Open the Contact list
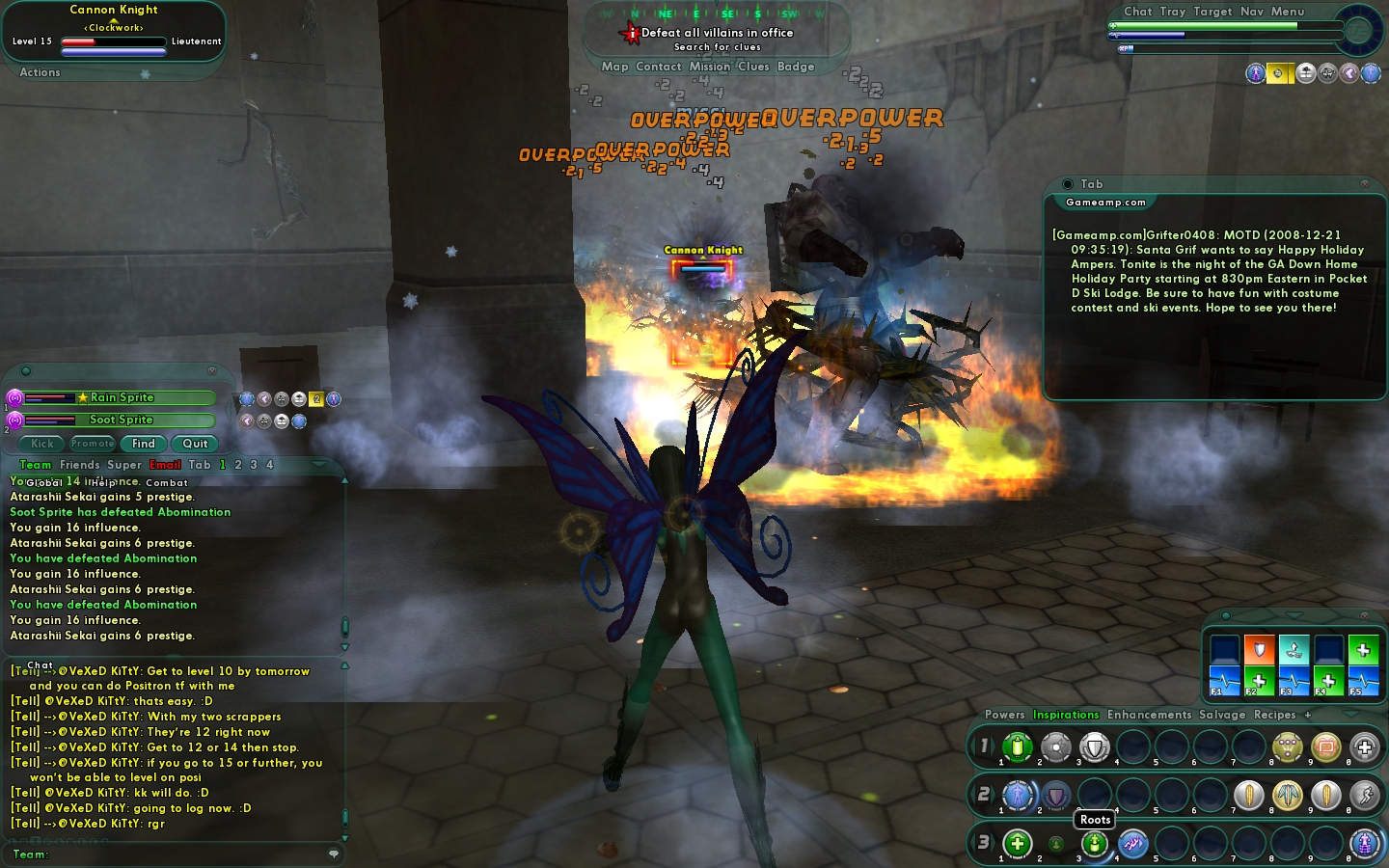The image size is (1389, 868). point(659,67)
